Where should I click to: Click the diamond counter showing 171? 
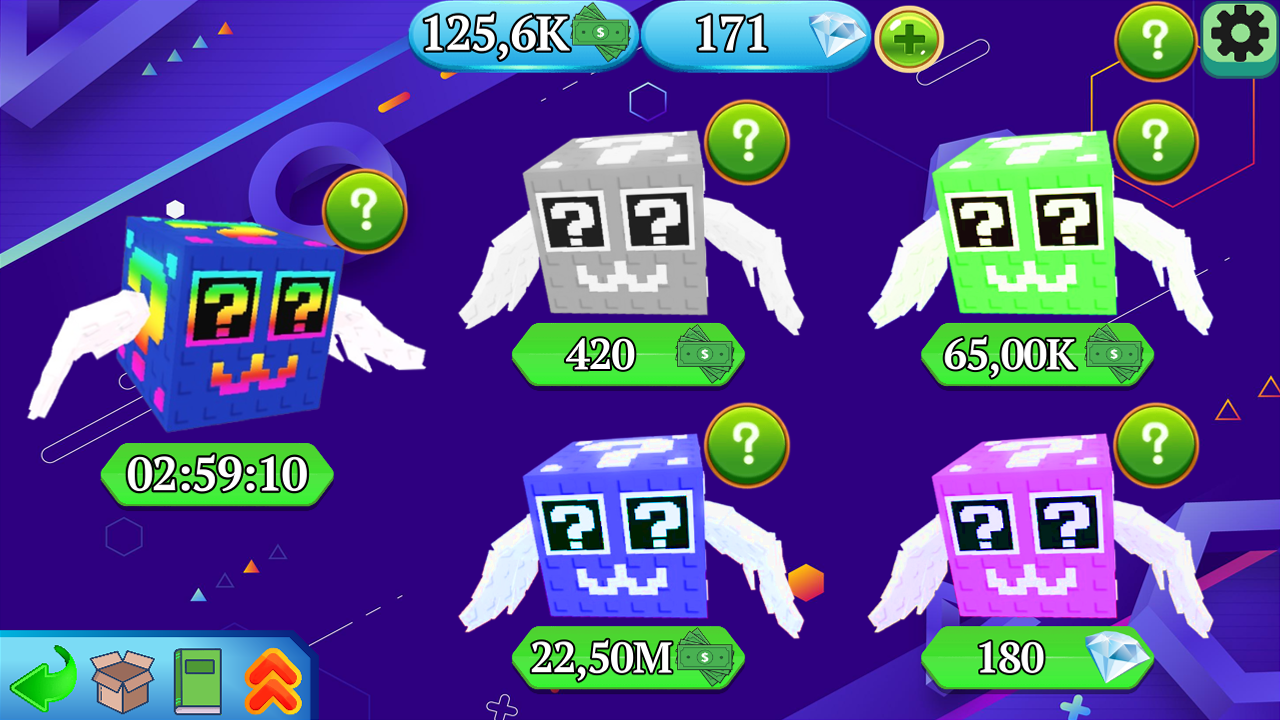(x=755, y=33)
